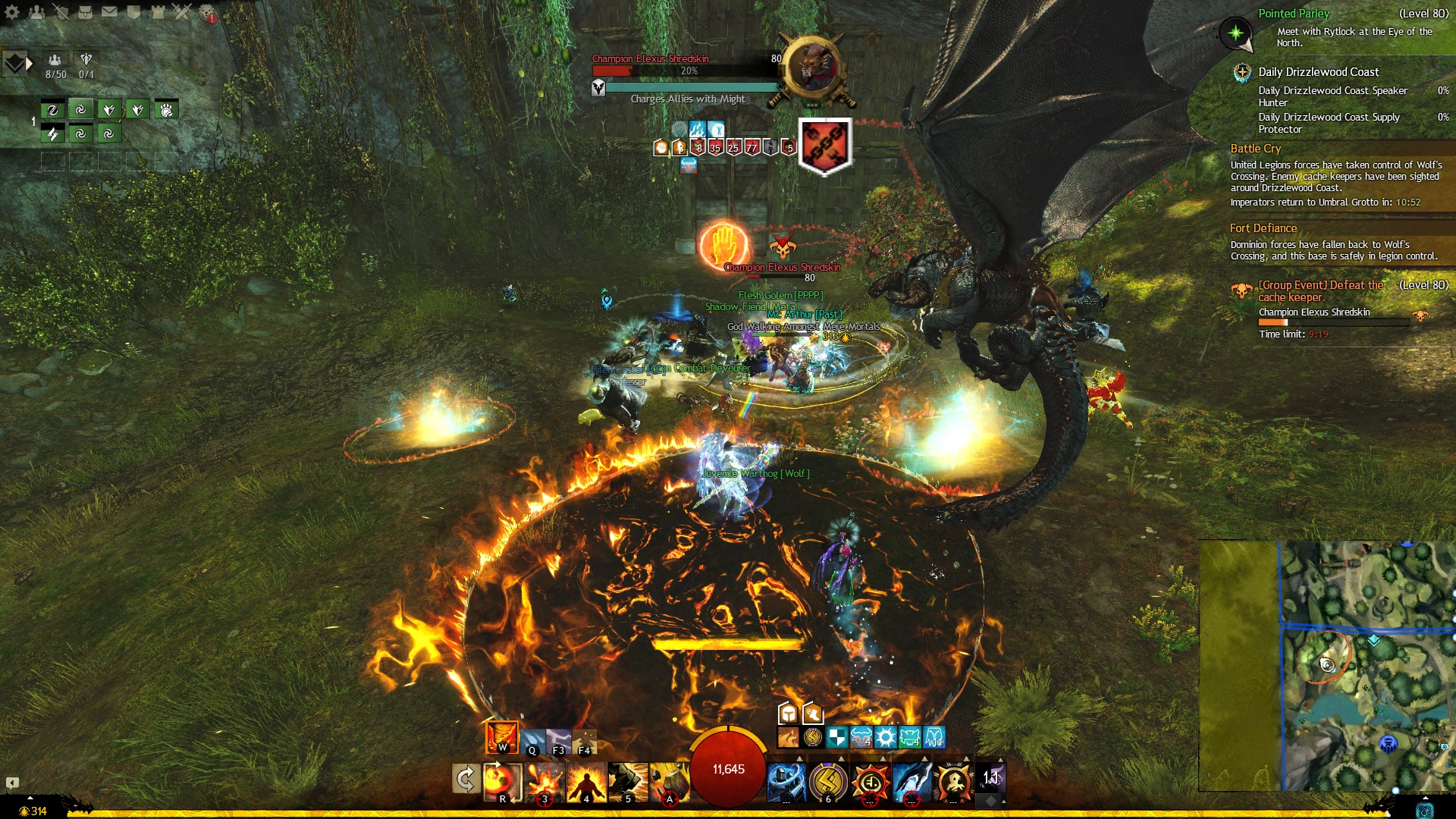The height and width of the screenshot is (819, 1456).
Task: Open the inventory bag icon
Action: tap(85, 11)
